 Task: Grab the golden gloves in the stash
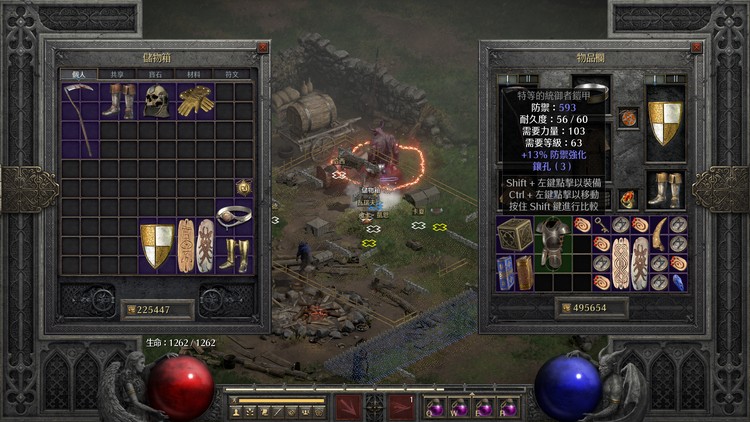[x=194, y=101]
